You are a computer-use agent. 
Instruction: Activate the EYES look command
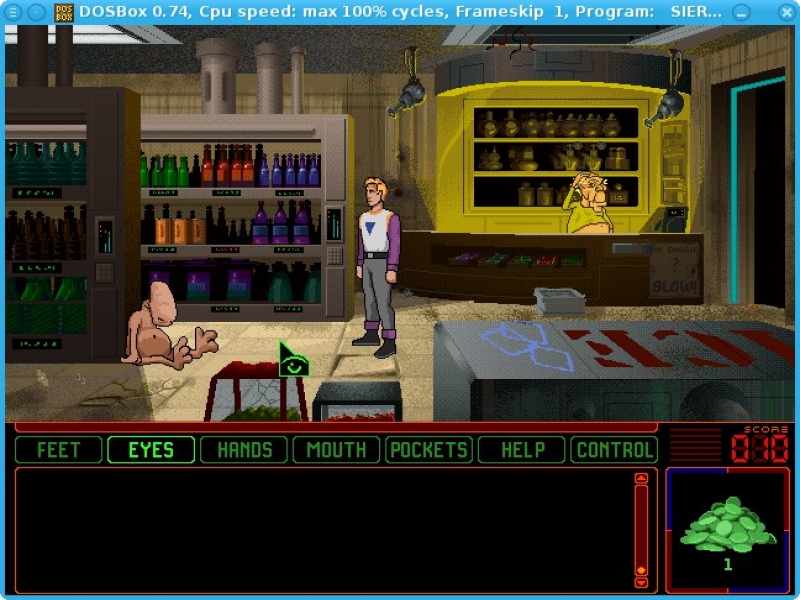point(151,450)
